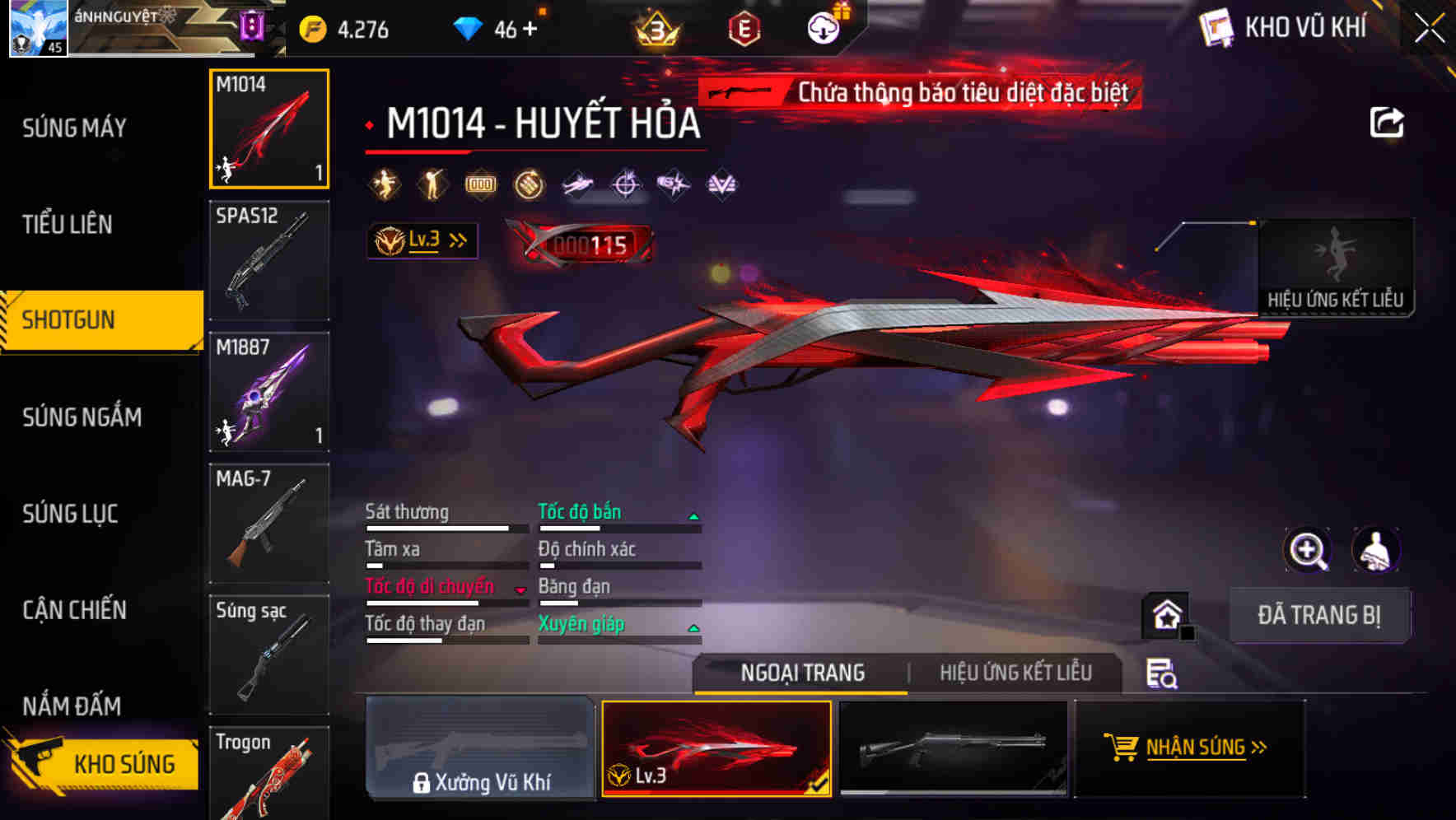This screenshot has height=820, width=1456.
Task: Select the SPAS12 weapon thumbnail
Action: 268,260
